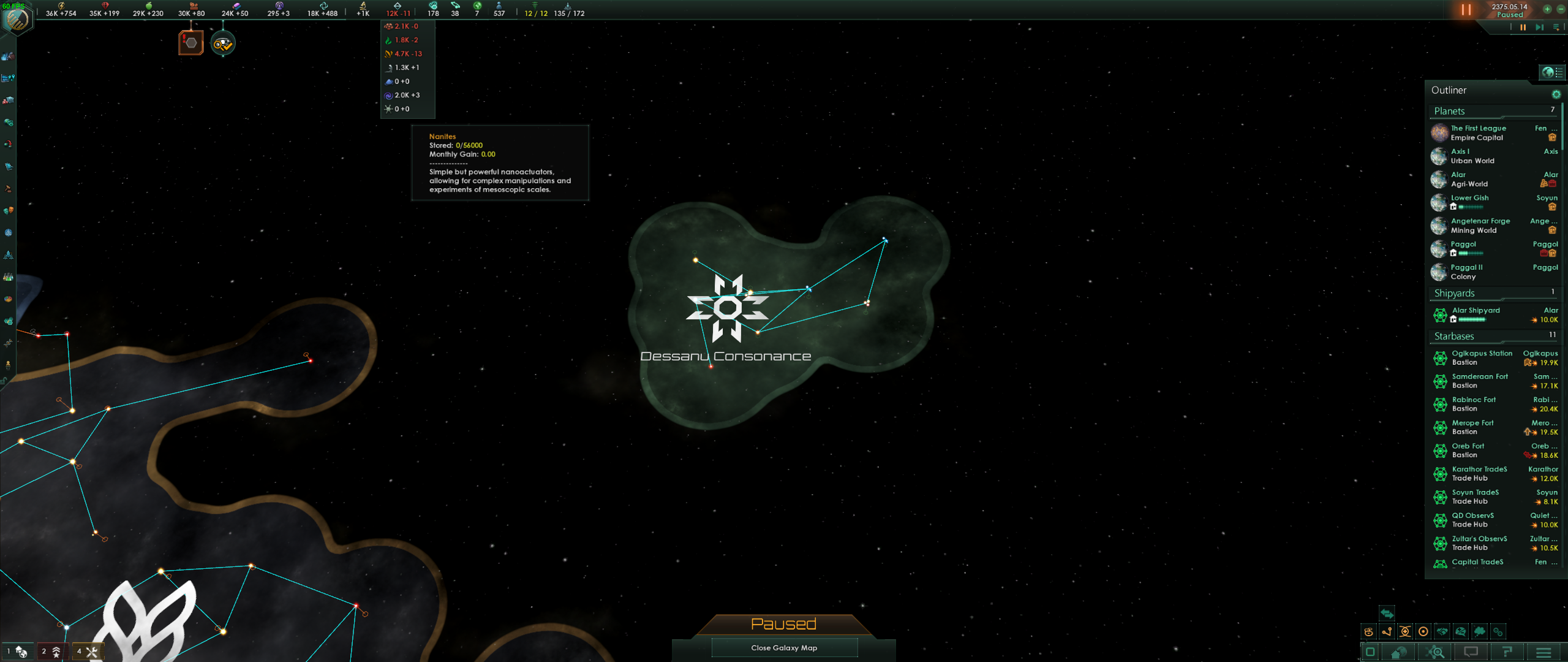Select Karathor TradeS trade hub
The height and width of the screenshot is (662, 1568).
(x=1479, y=473)
